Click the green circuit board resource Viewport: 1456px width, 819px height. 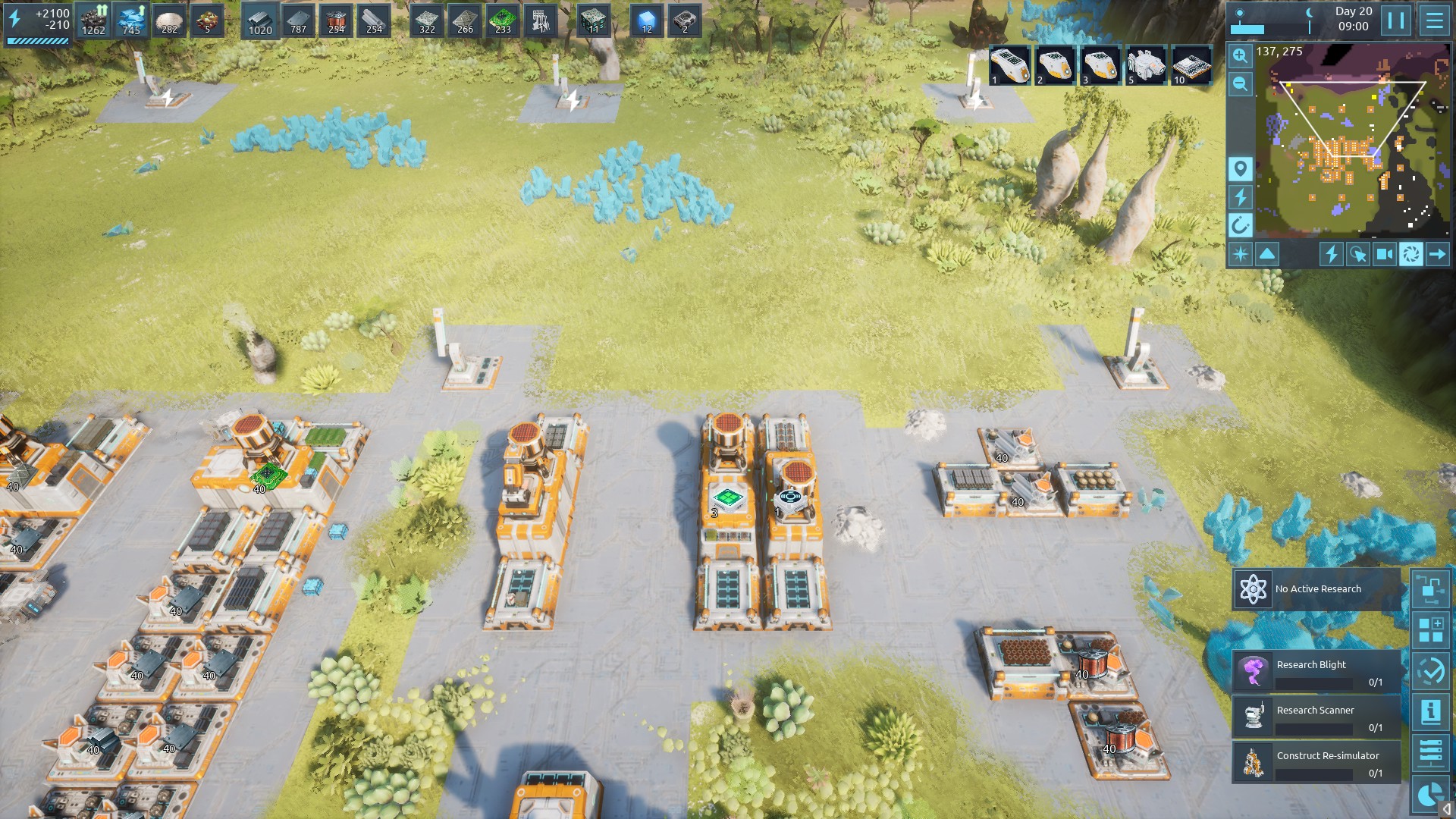502,20
